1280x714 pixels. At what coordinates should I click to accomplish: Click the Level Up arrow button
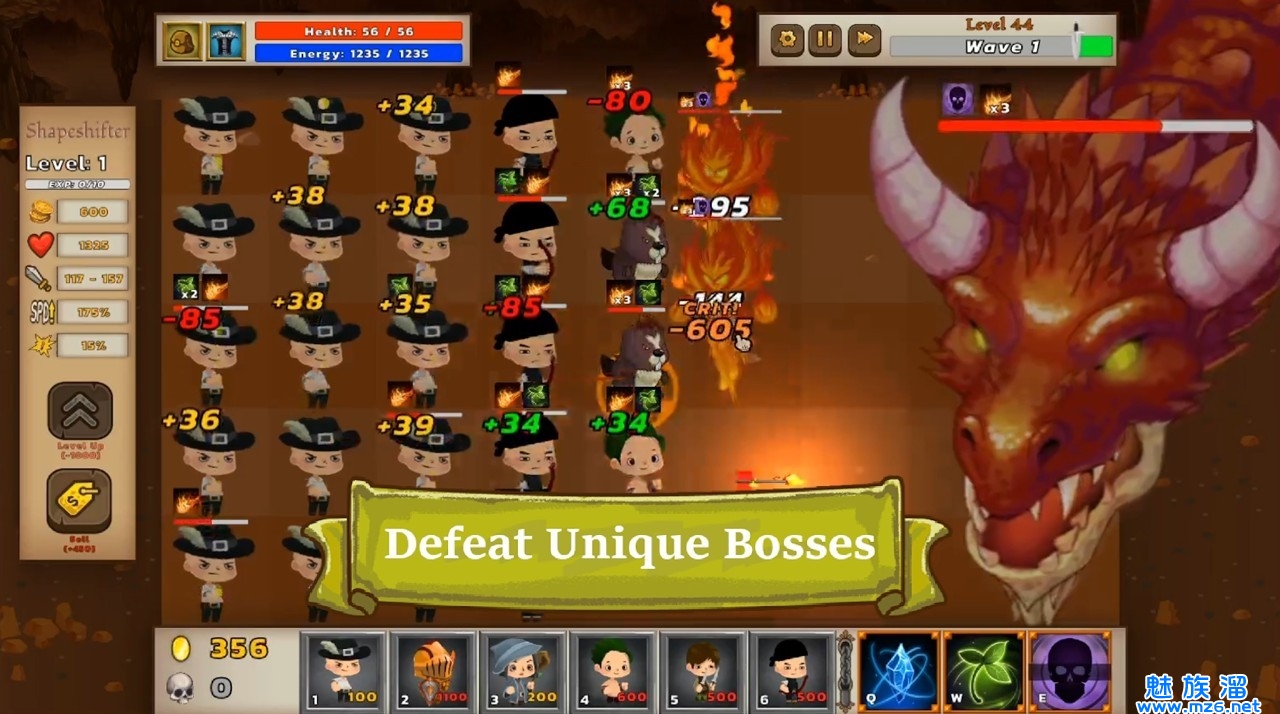80,411
